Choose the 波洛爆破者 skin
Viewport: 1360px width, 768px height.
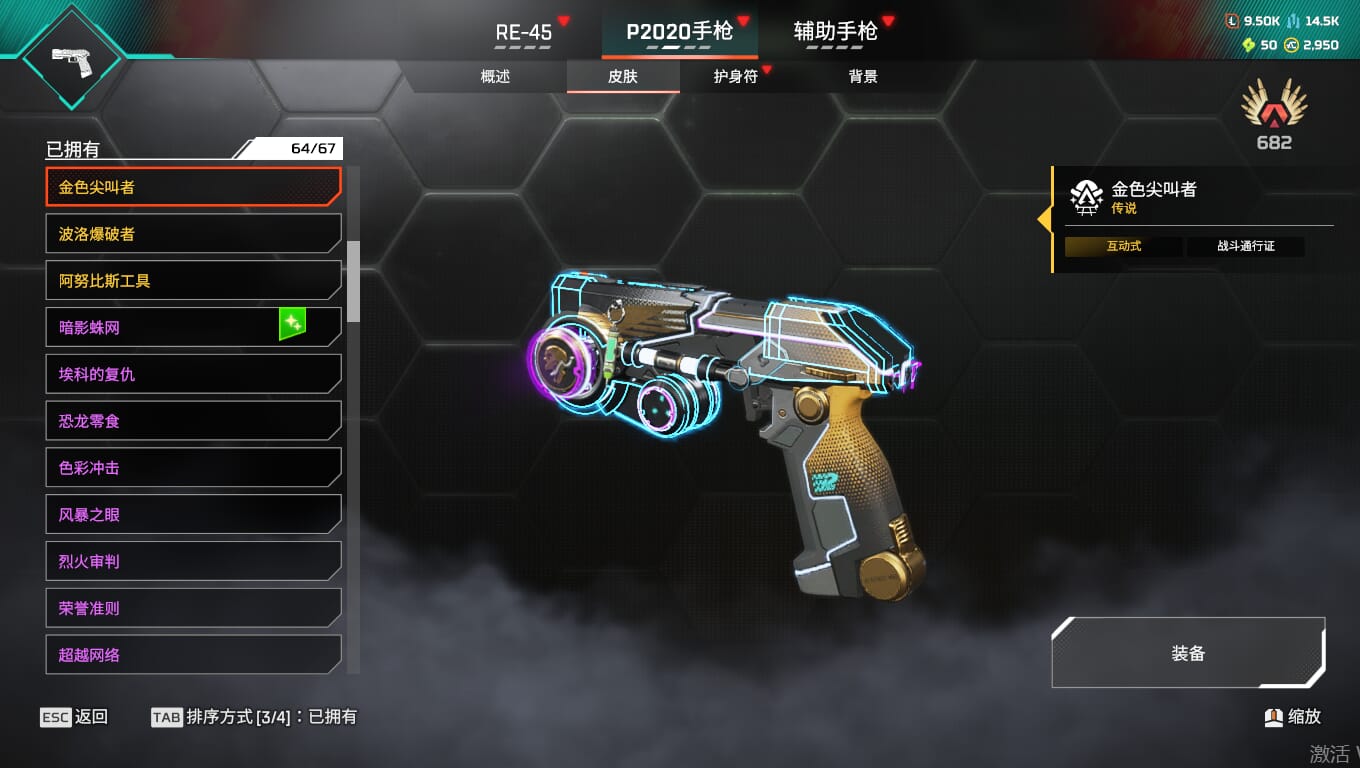[193, 234]
